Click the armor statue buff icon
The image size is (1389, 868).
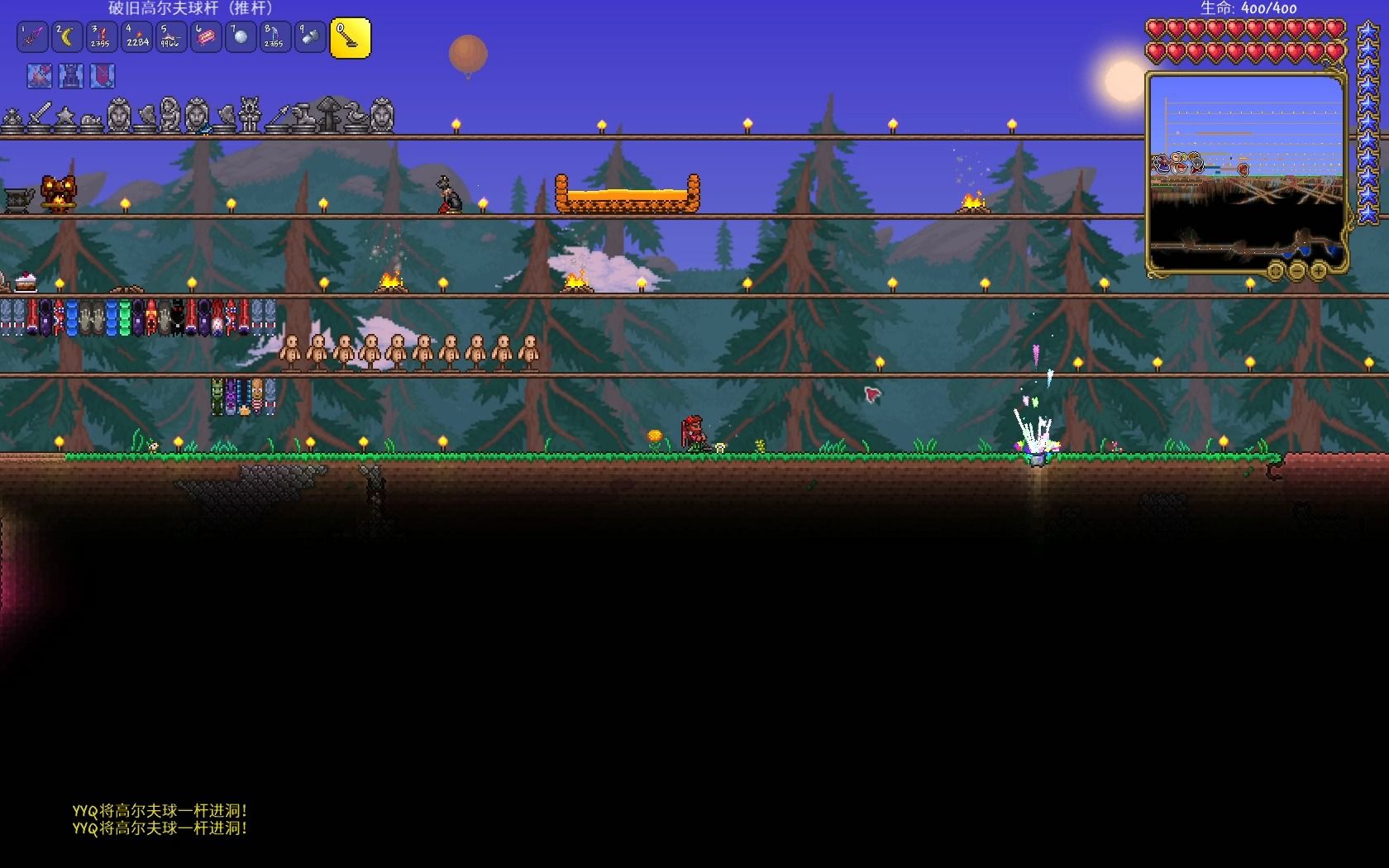coord(71,76)
